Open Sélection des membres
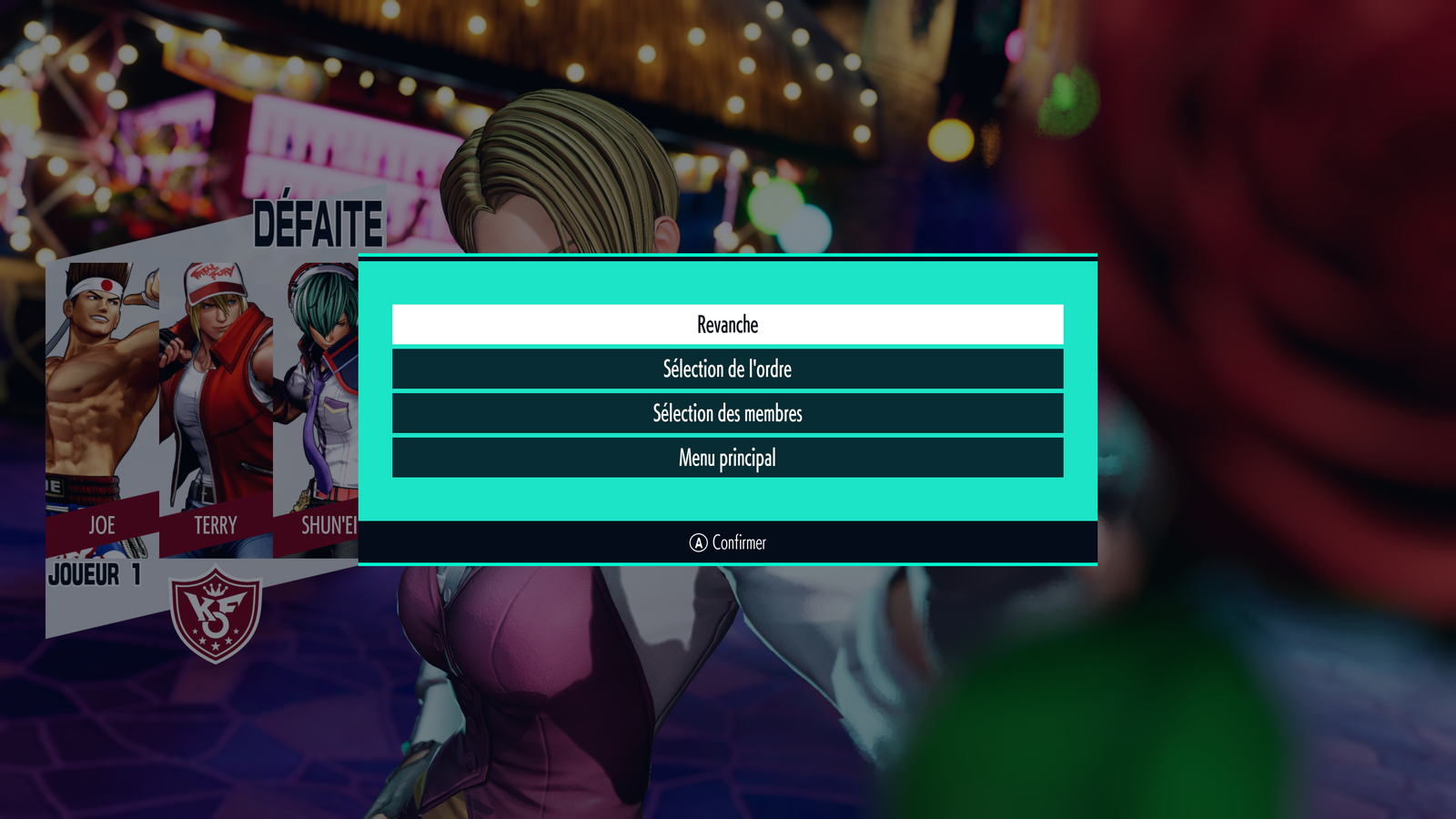The image size is (1456, 819). (727, 413)
